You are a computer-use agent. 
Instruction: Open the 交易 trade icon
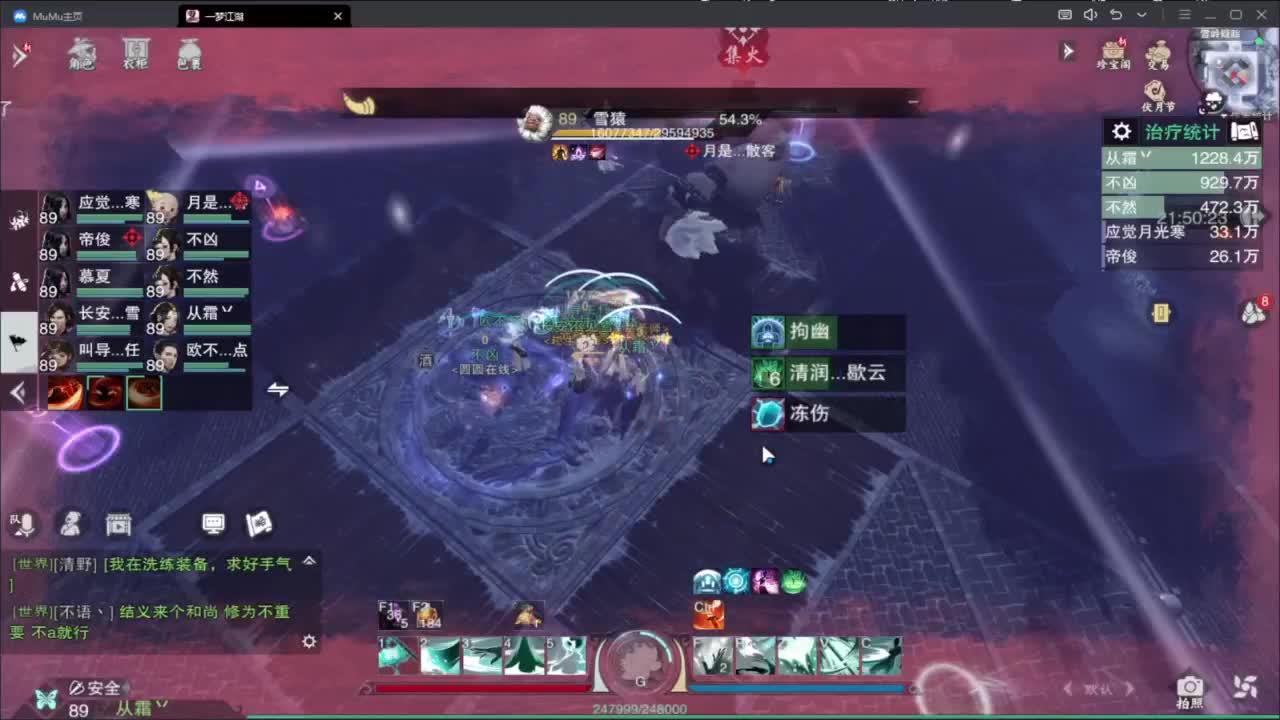(1158, 53)
